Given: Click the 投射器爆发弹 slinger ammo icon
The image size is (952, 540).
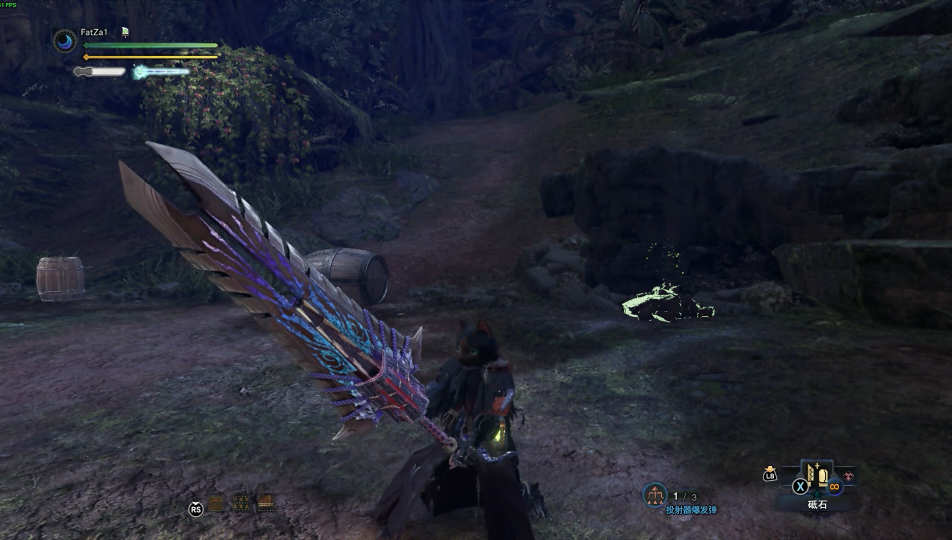Looking at the screenshot, I should 656,494.
